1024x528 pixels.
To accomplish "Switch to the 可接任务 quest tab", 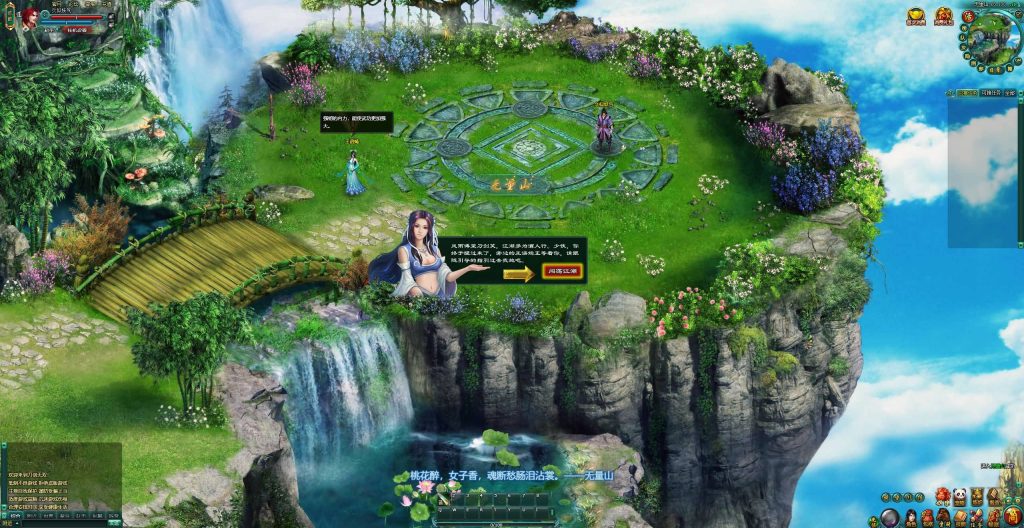I will [992, 93].
